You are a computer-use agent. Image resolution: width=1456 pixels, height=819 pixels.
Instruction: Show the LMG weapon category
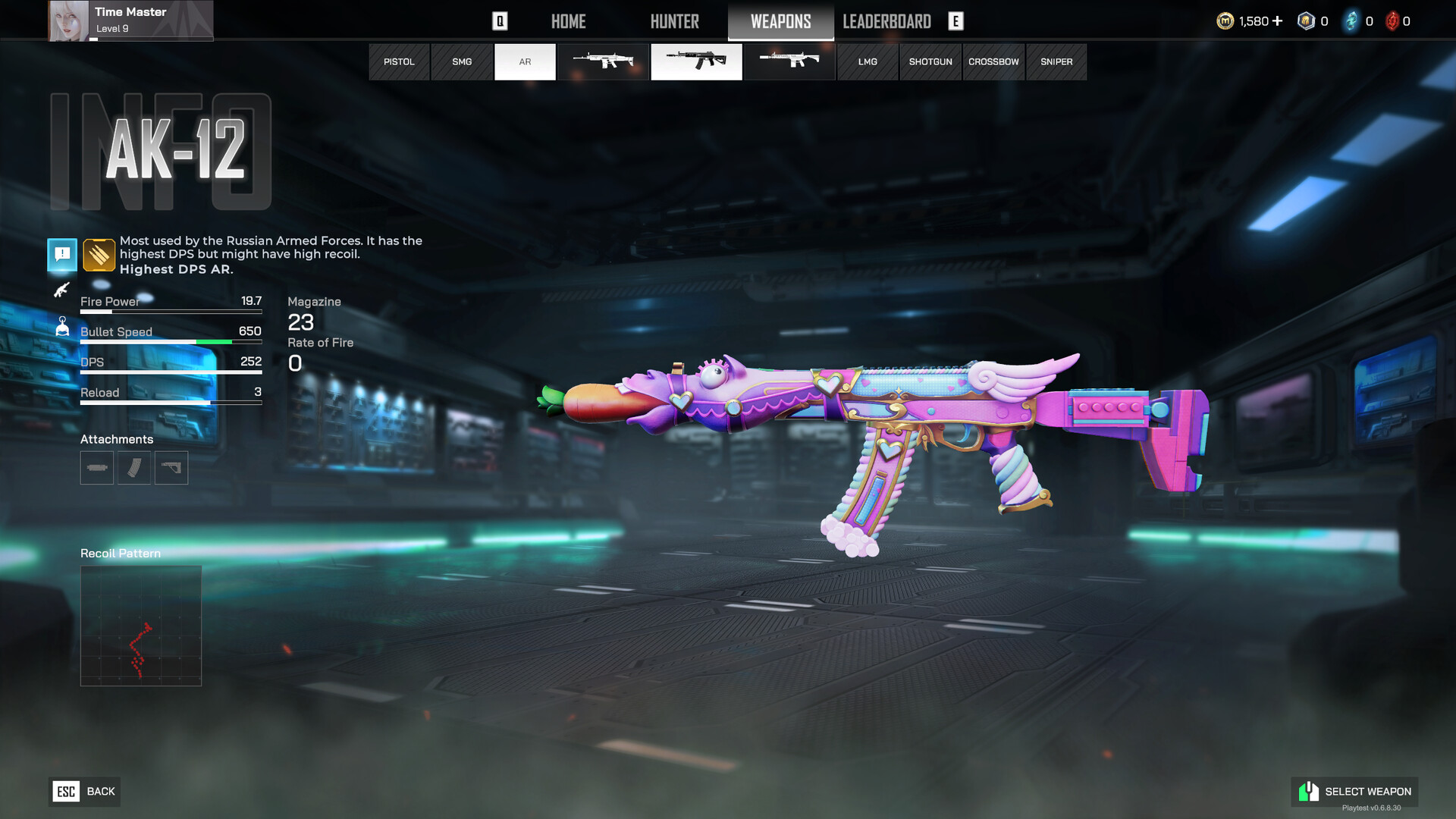pos(868,62)
